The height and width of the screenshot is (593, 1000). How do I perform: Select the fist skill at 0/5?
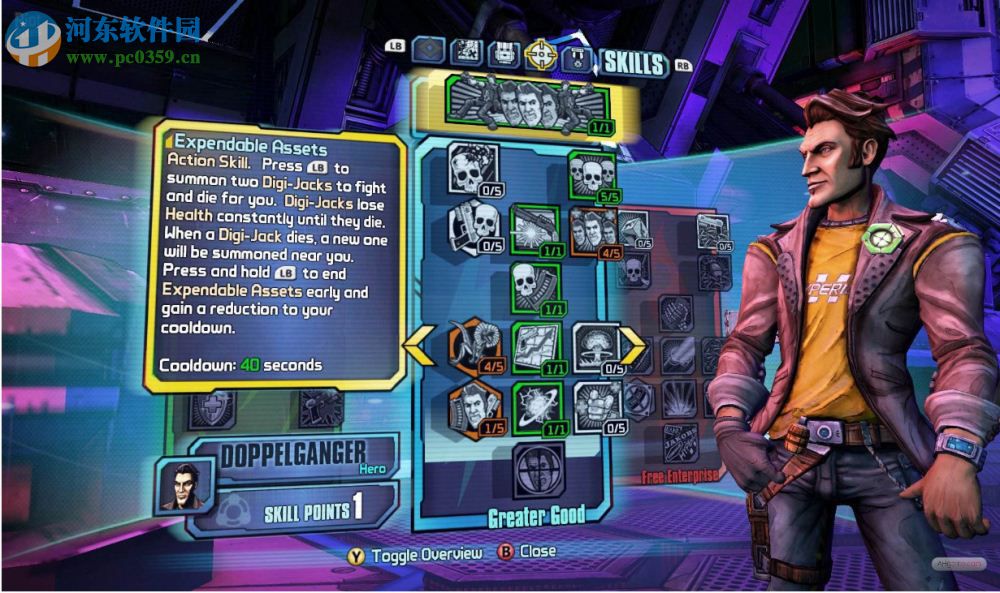tap(595, 407)
